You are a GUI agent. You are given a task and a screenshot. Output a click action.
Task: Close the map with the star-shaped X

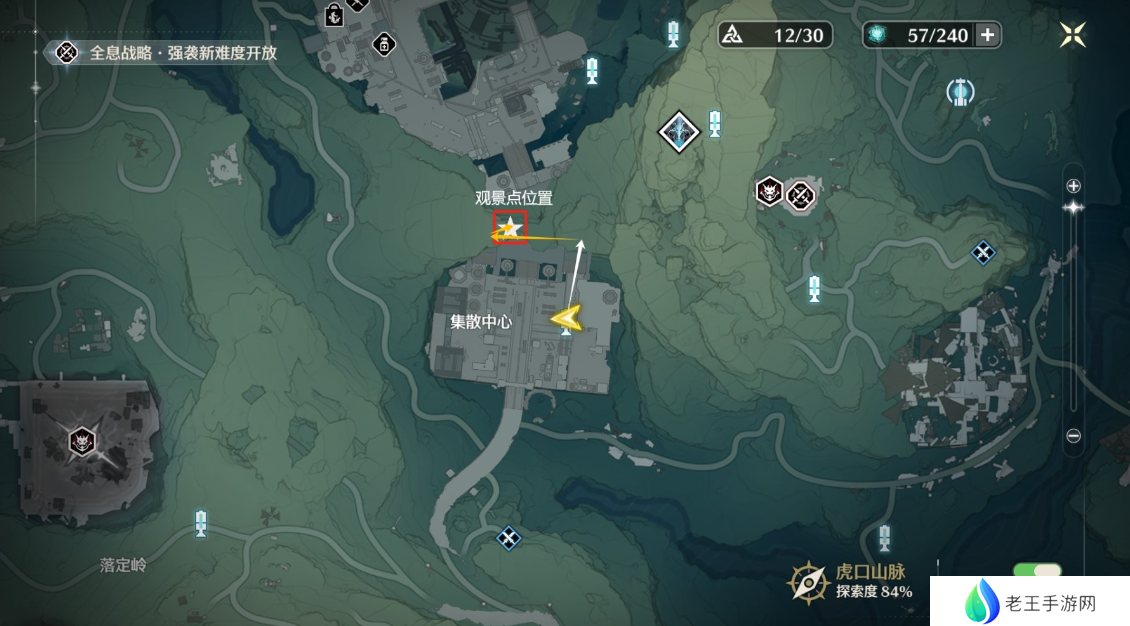click(x=1073, y=35)
